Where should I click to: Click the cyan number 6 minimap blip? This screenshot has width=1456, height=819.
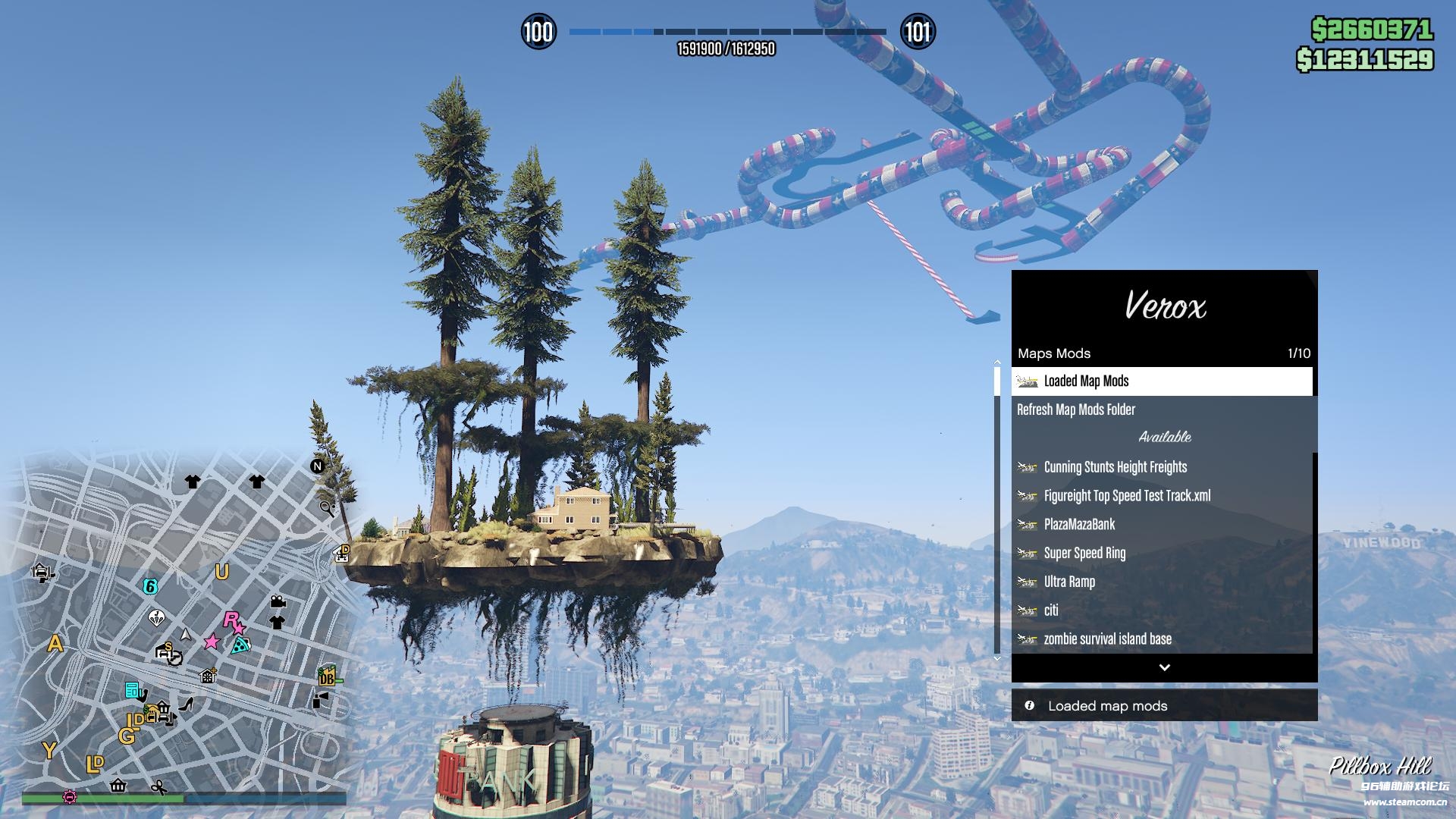(x=150, y=586)
